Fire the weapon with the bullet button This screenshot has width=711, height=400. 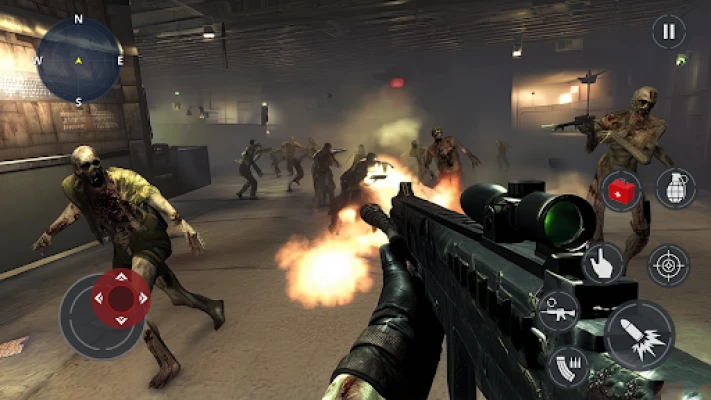pos(639,333)
